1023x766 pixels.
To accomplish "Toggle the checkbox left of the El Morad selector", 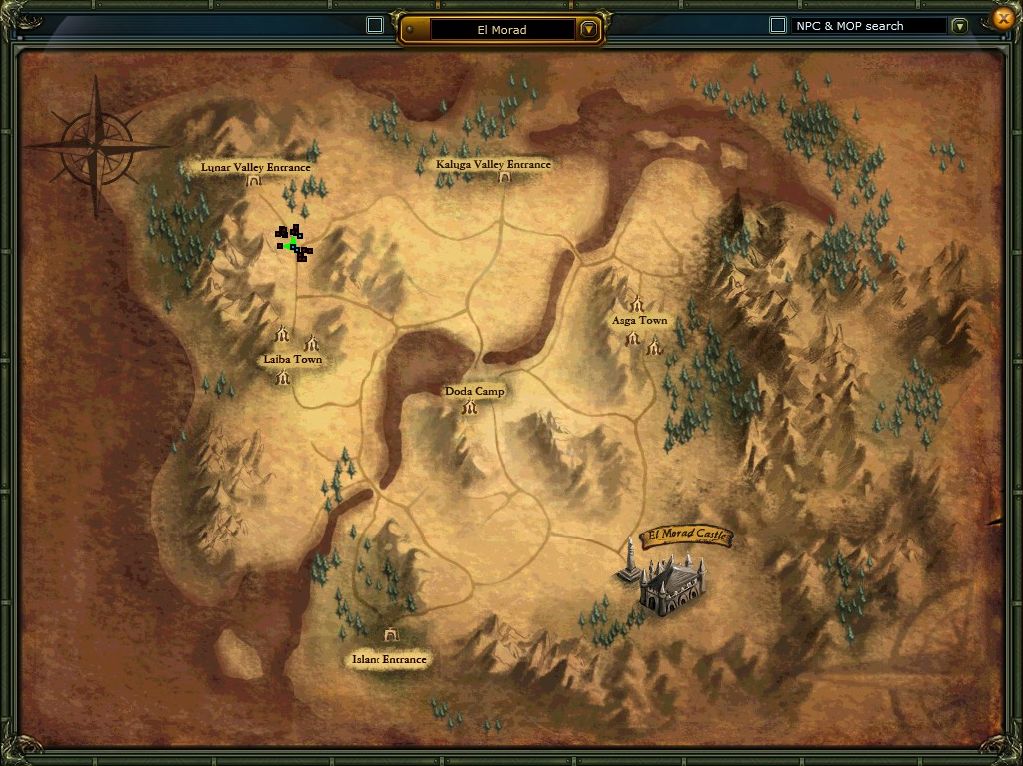I will pyautogui.click(x=375, y=25).
